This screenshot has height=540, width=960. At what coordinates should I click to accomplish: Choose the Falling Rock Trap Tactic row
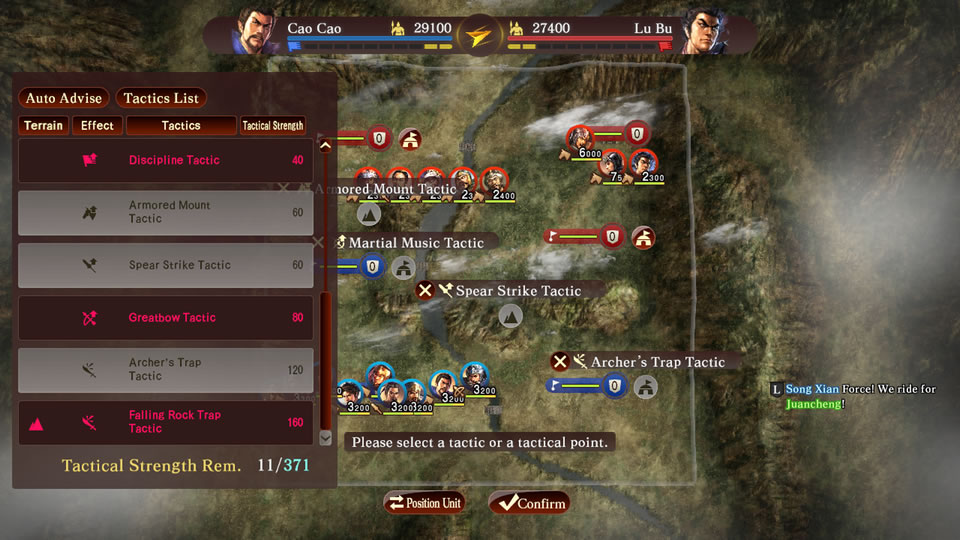click(x=166, y=422)
